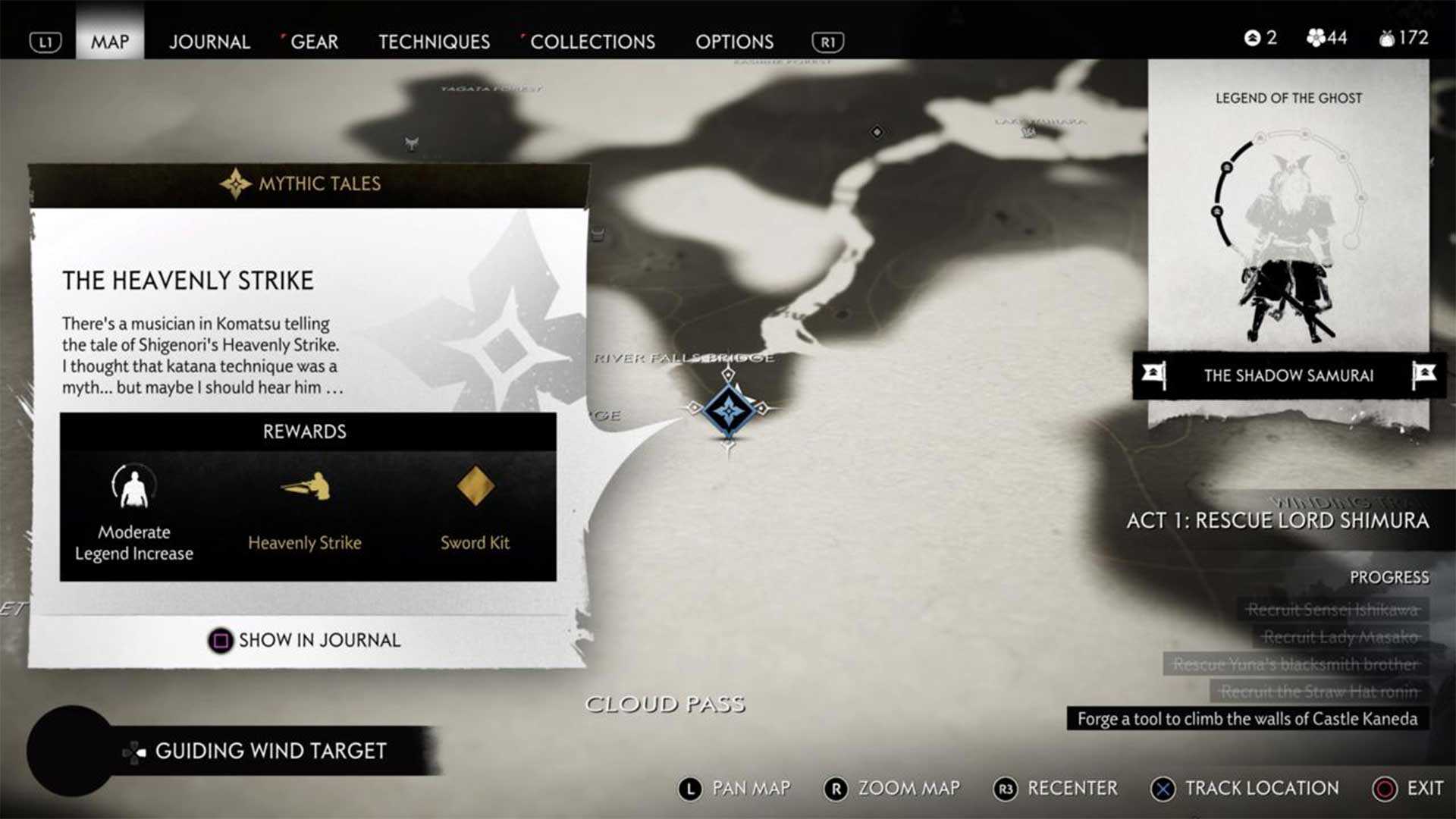Screen dimensions: 1456x819
Task: Show The Heavenly Strike in journal
Action: click(305, 640)
